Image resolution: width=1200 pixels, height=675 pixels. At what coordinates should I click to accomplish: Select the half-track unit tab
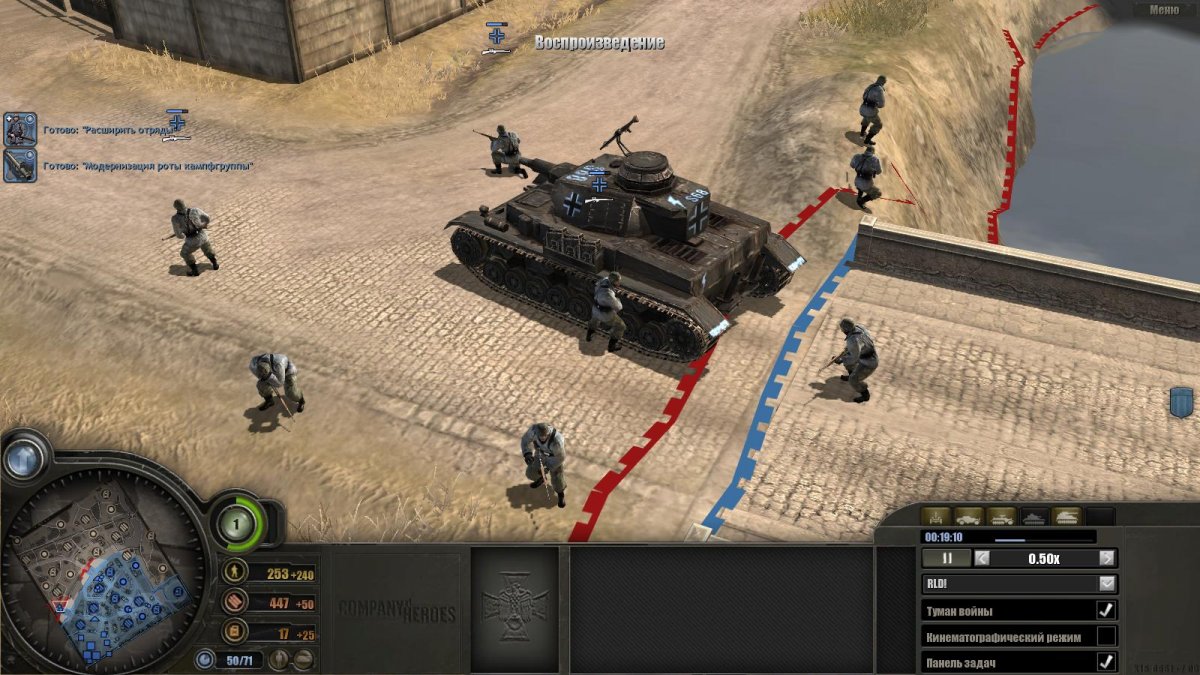click(x=1001, y=517)
